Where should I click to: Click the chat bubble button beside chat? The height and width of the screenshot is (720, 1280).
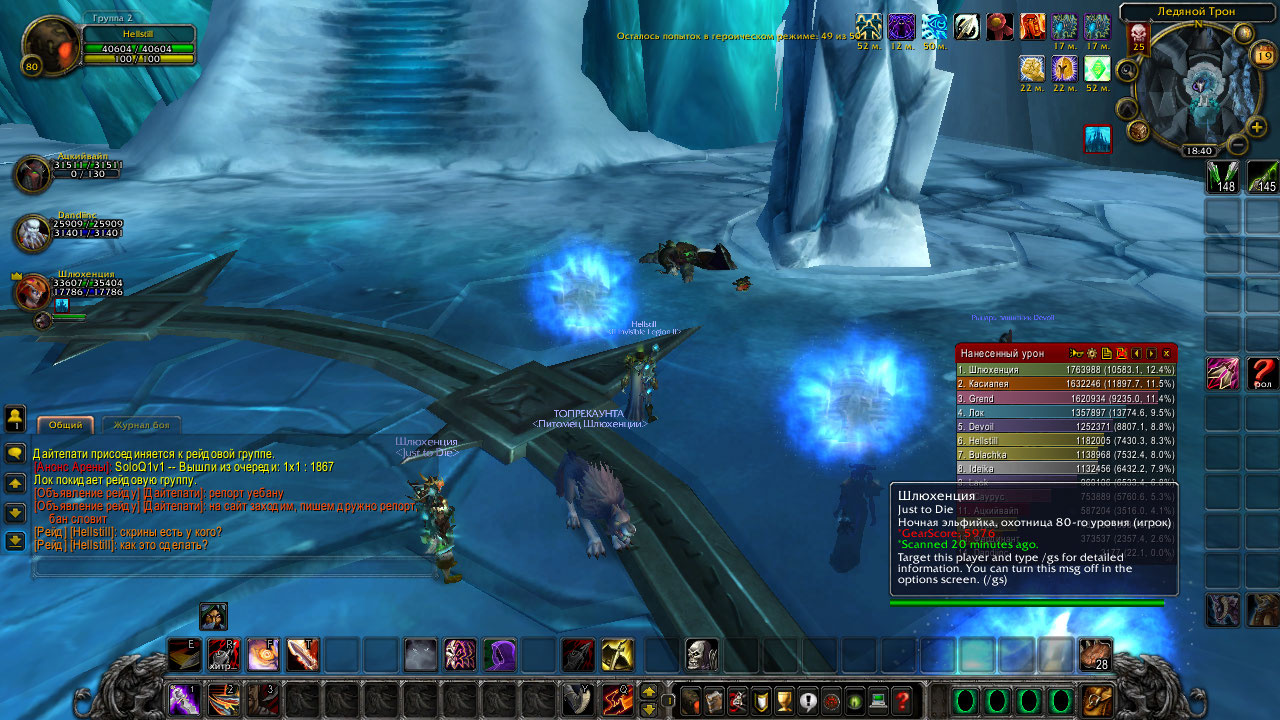[x=15, y=453]
